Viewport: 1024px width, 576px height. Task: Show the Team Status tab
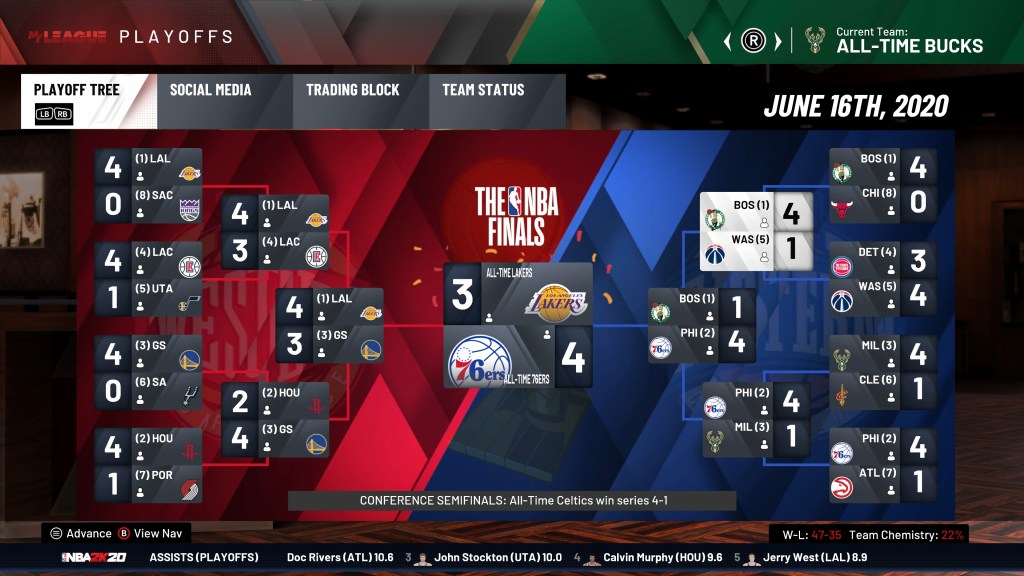(483, 90)
